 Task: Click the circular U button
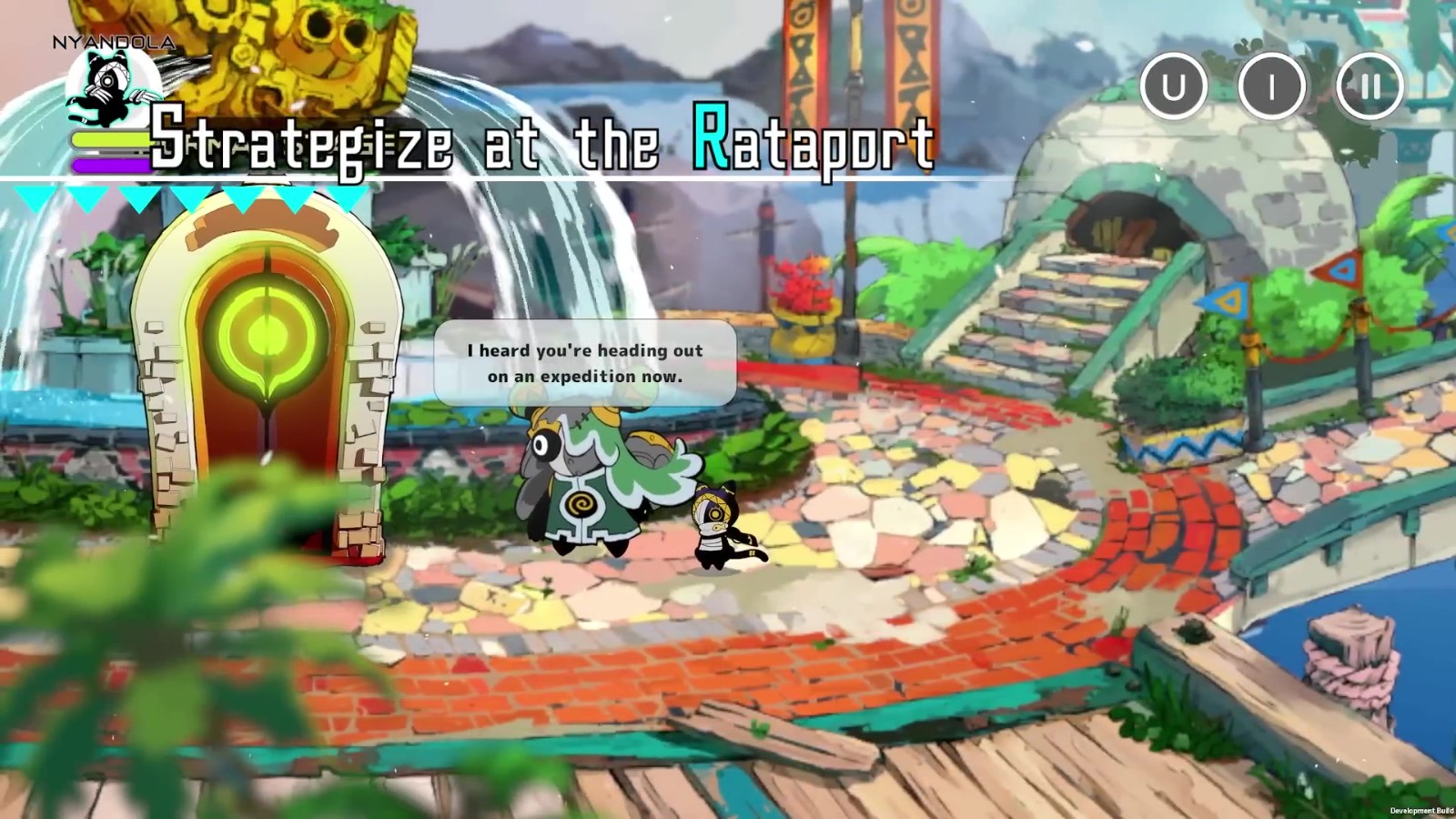coord(1174,86)
